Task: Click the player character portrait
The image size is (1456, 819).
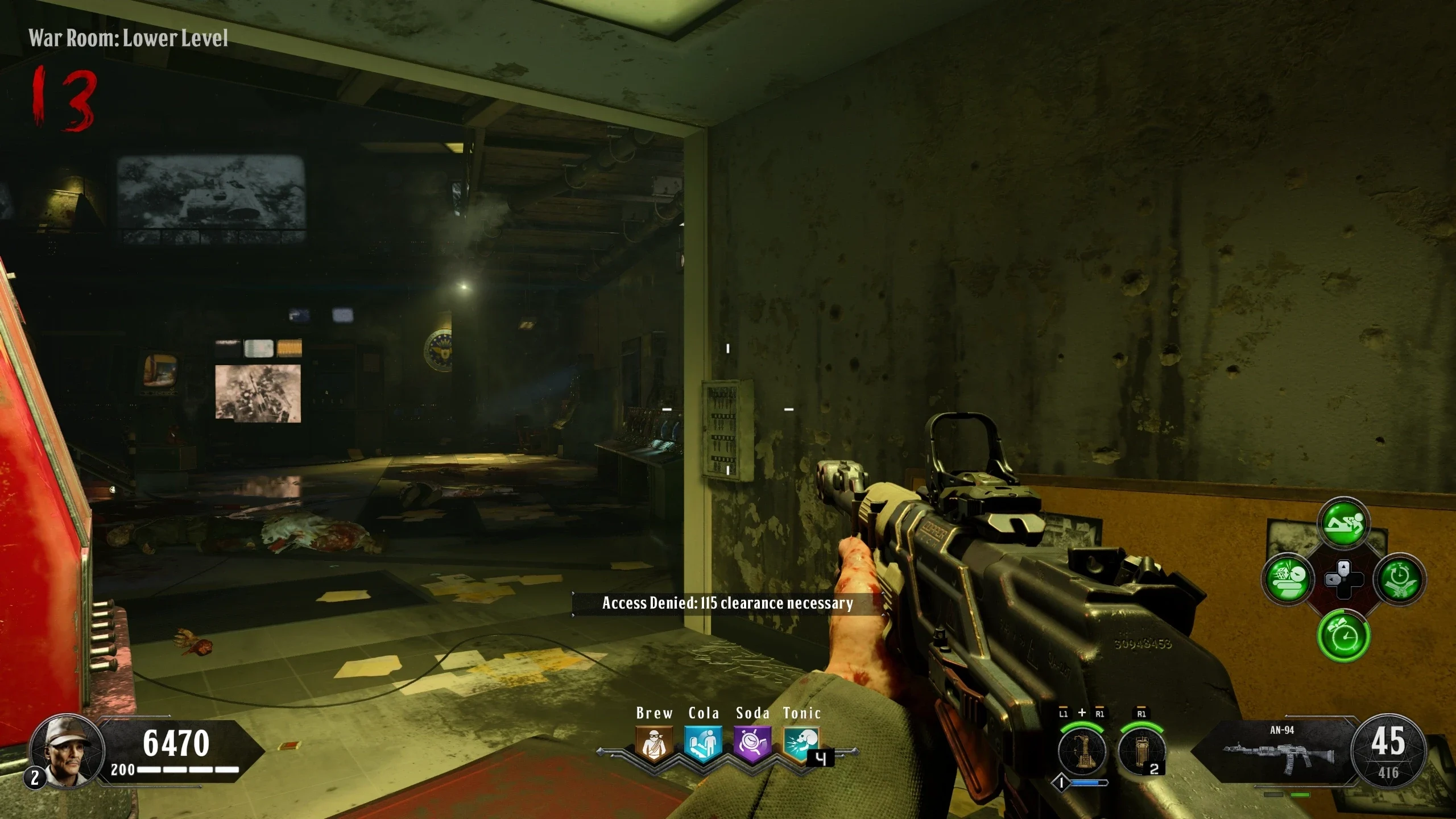Action: 67,751
